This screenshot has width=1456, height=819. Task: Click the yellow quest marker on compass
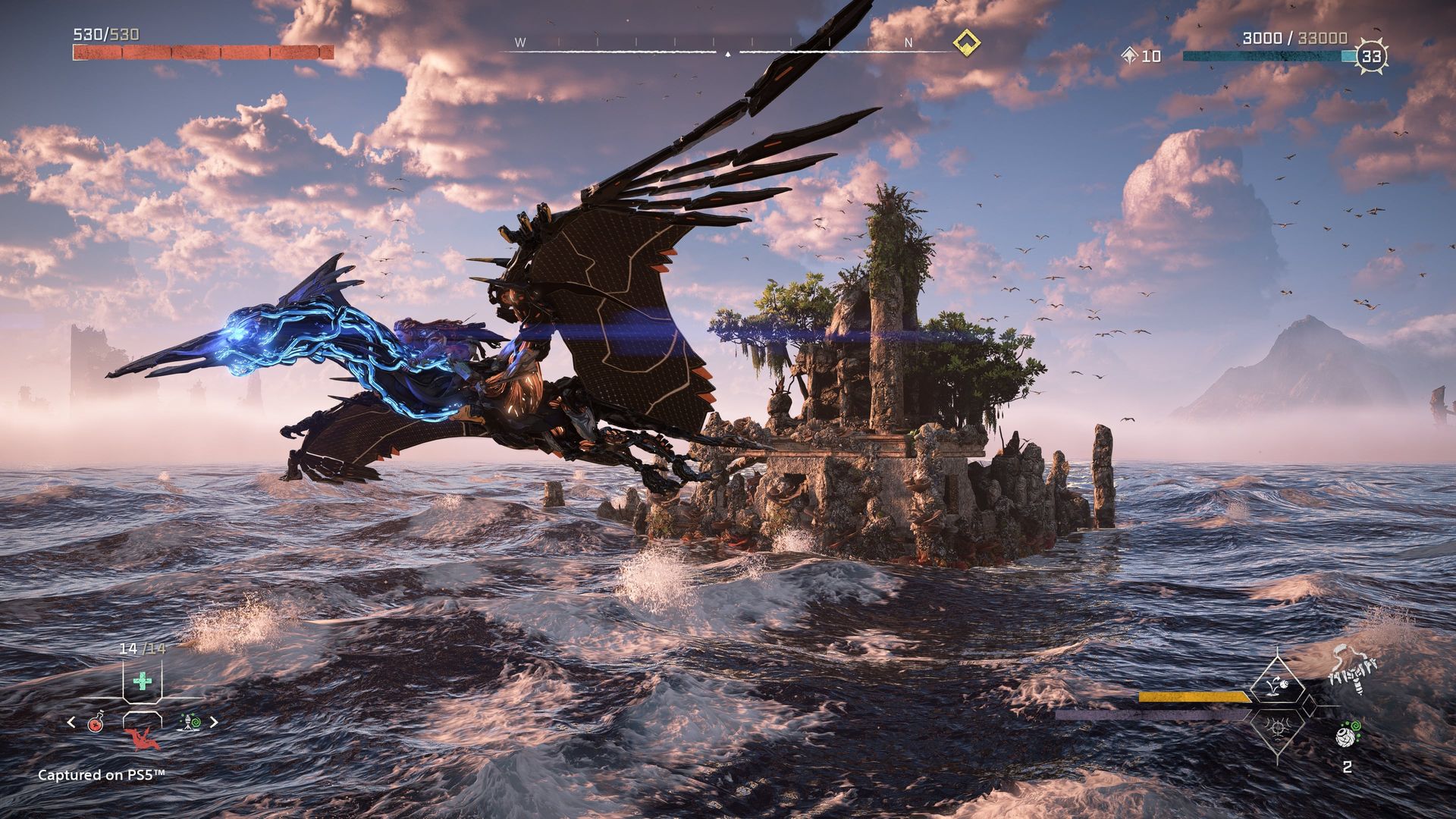pos(967,42)
